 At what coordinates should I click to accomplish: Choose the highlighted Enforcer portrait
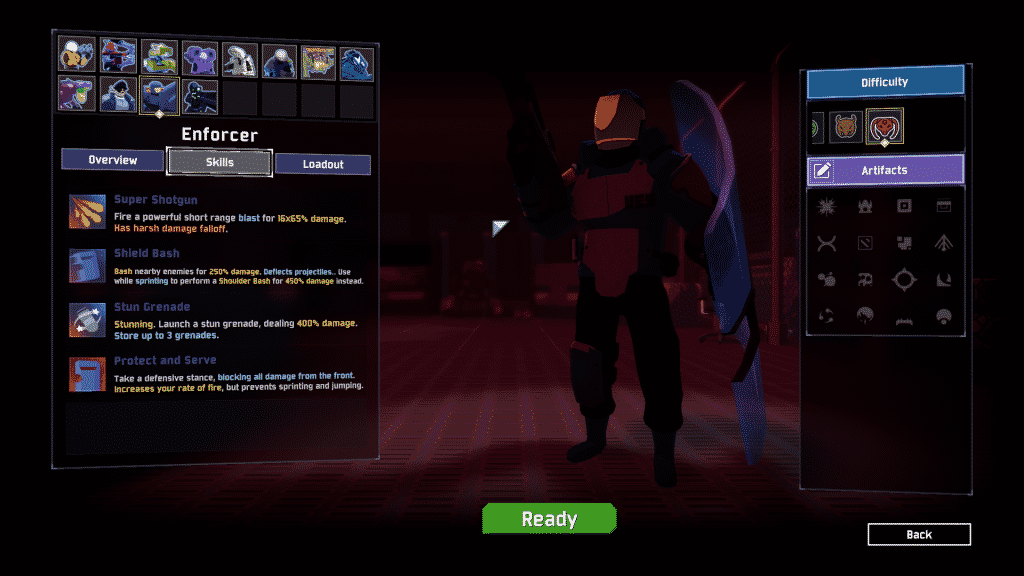(159, 95)
